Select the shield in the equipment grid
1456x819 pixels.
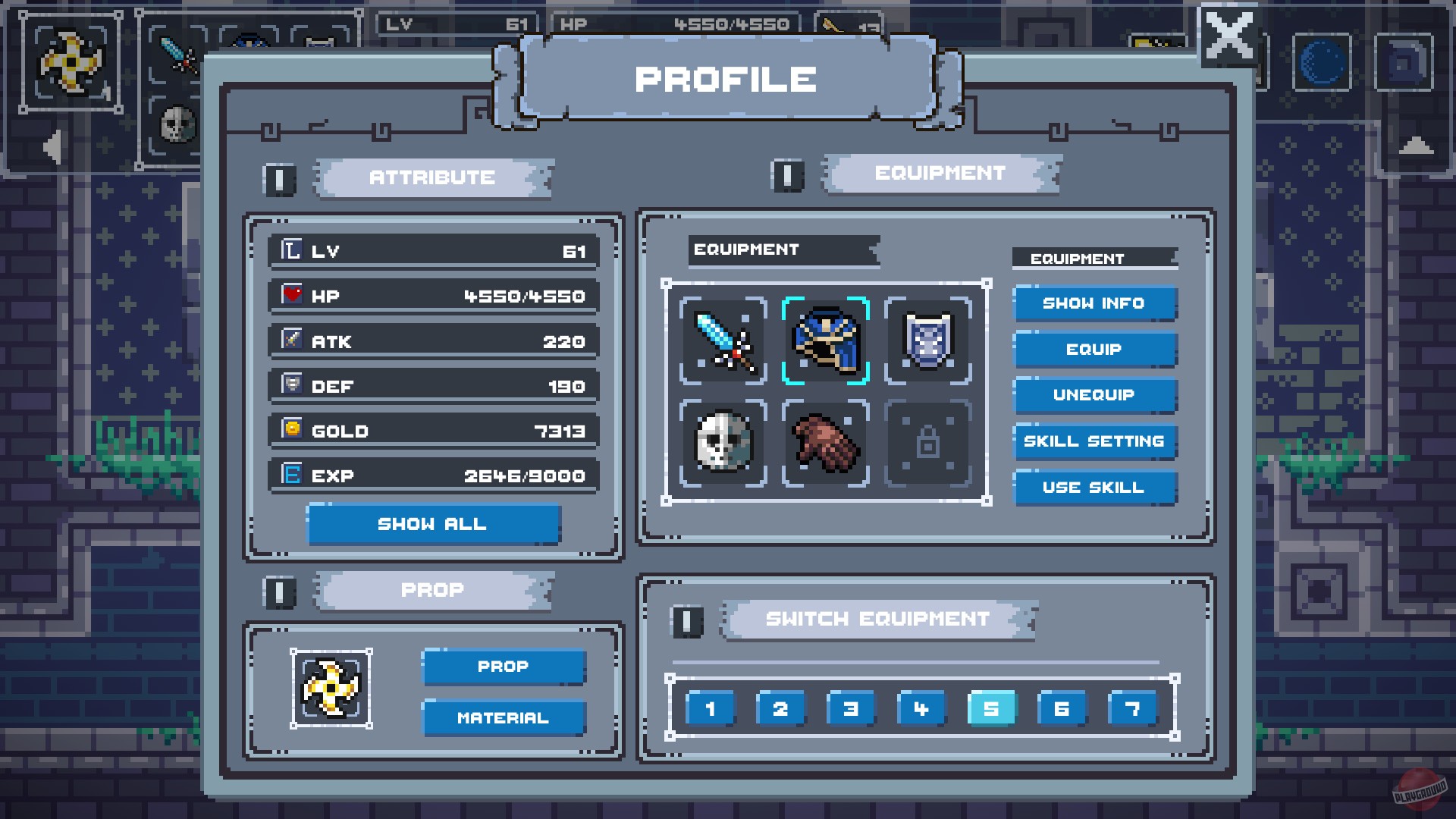point(927,340)
